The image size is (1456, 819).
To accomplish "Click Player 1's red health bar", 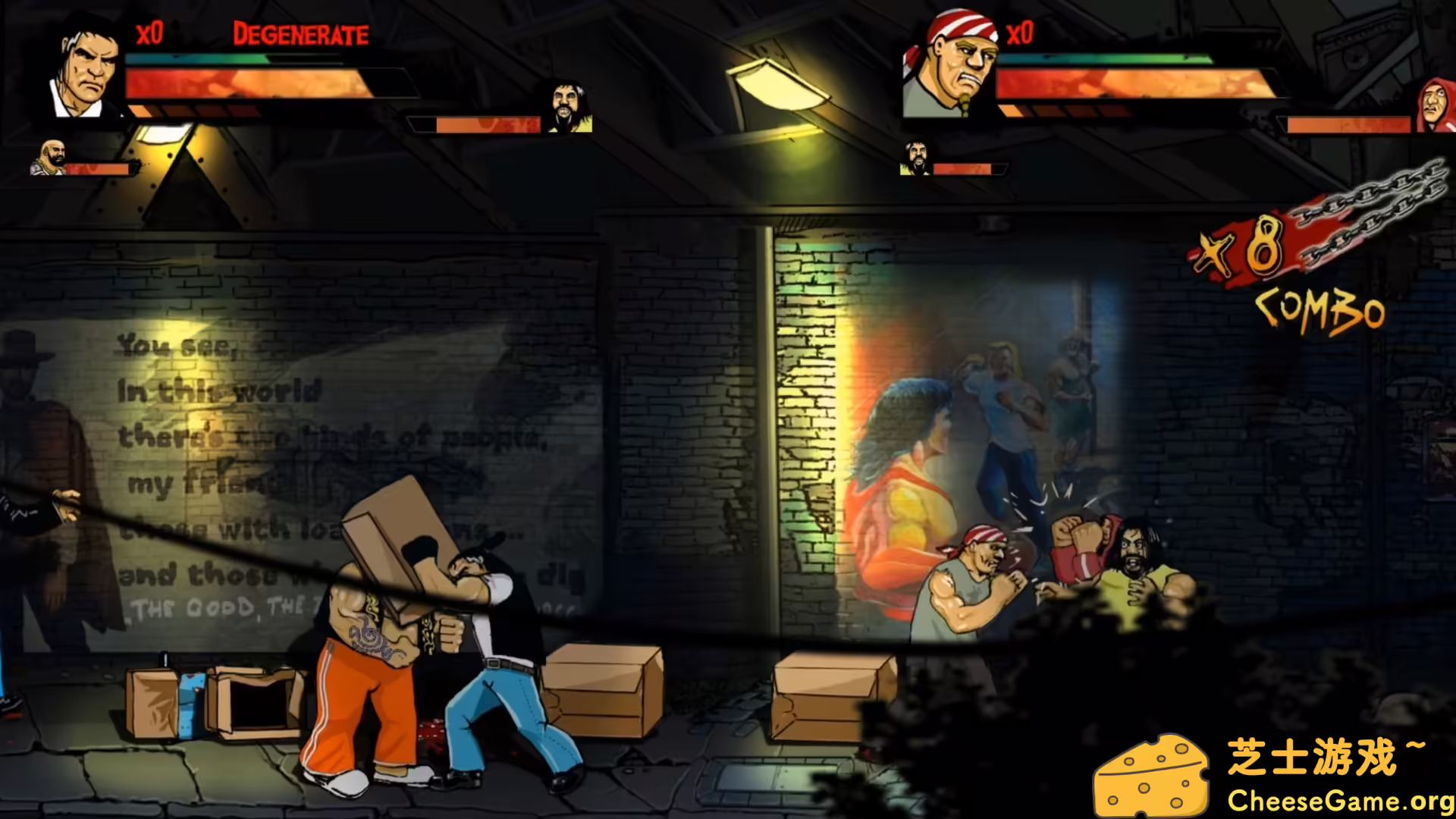I will (243, 83).
